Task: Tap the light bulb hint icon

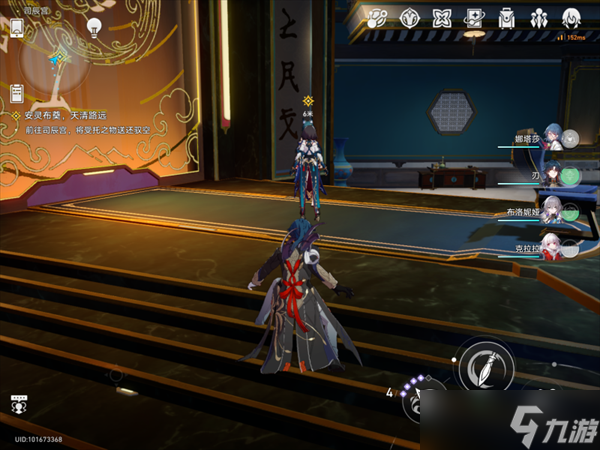Action: [x=95, y=27]
